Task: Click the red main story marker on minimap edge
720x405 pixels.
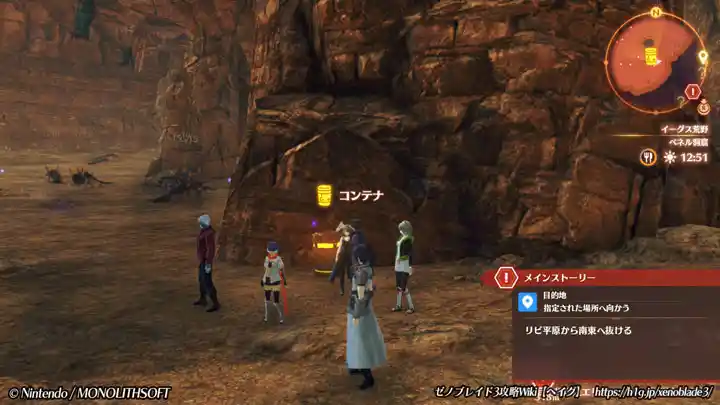Action: [x=693, y=92]
